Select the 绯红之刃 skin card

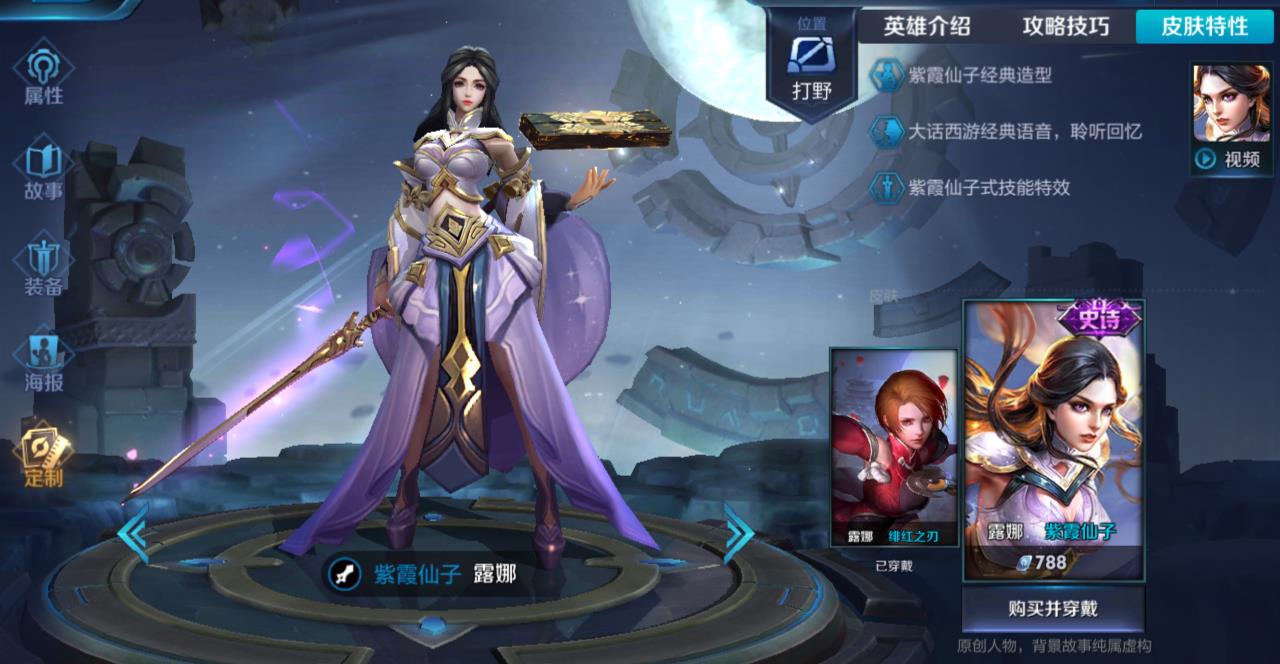click(x=894, y=447)
